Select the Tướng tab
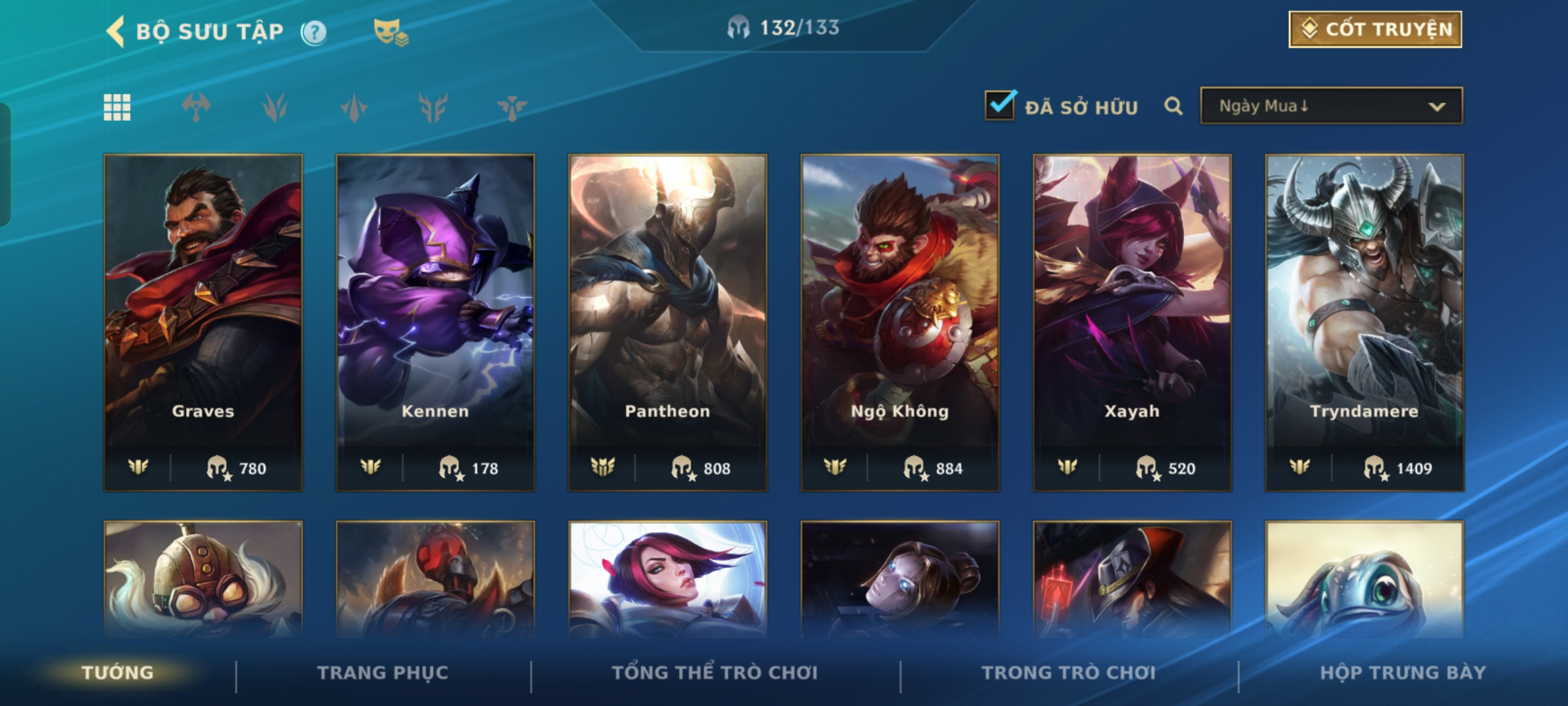Screen dimensions: 1568x706 click(x=118, y=673)
